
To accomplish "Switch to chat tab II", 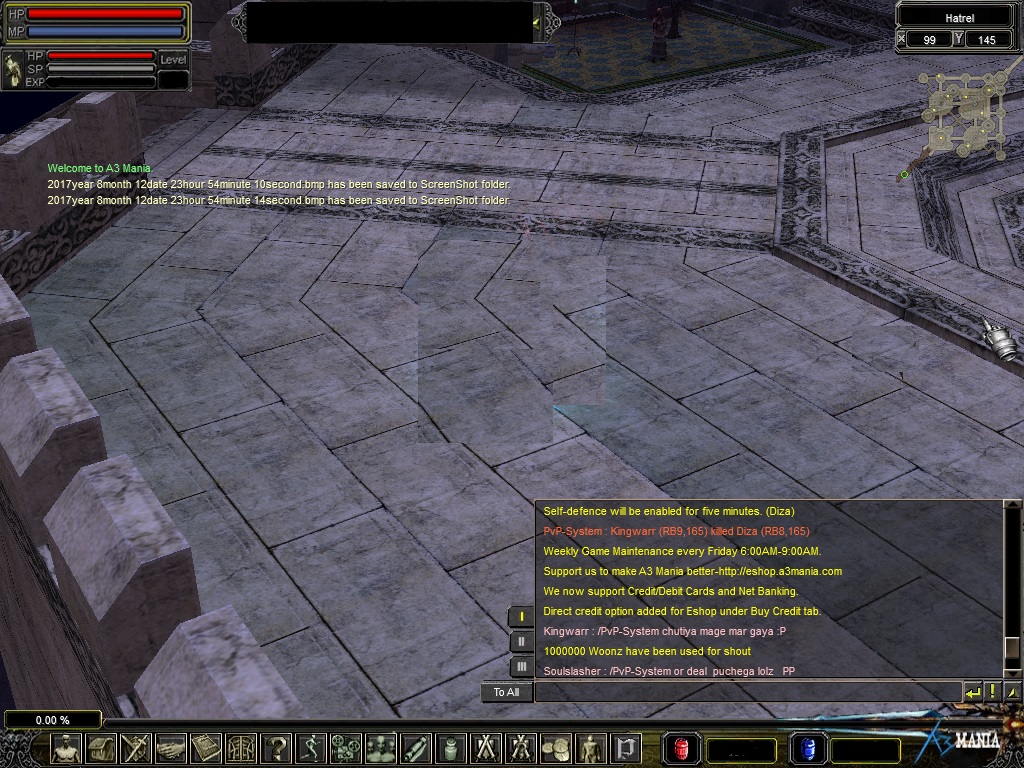I will tap(521, 642).
